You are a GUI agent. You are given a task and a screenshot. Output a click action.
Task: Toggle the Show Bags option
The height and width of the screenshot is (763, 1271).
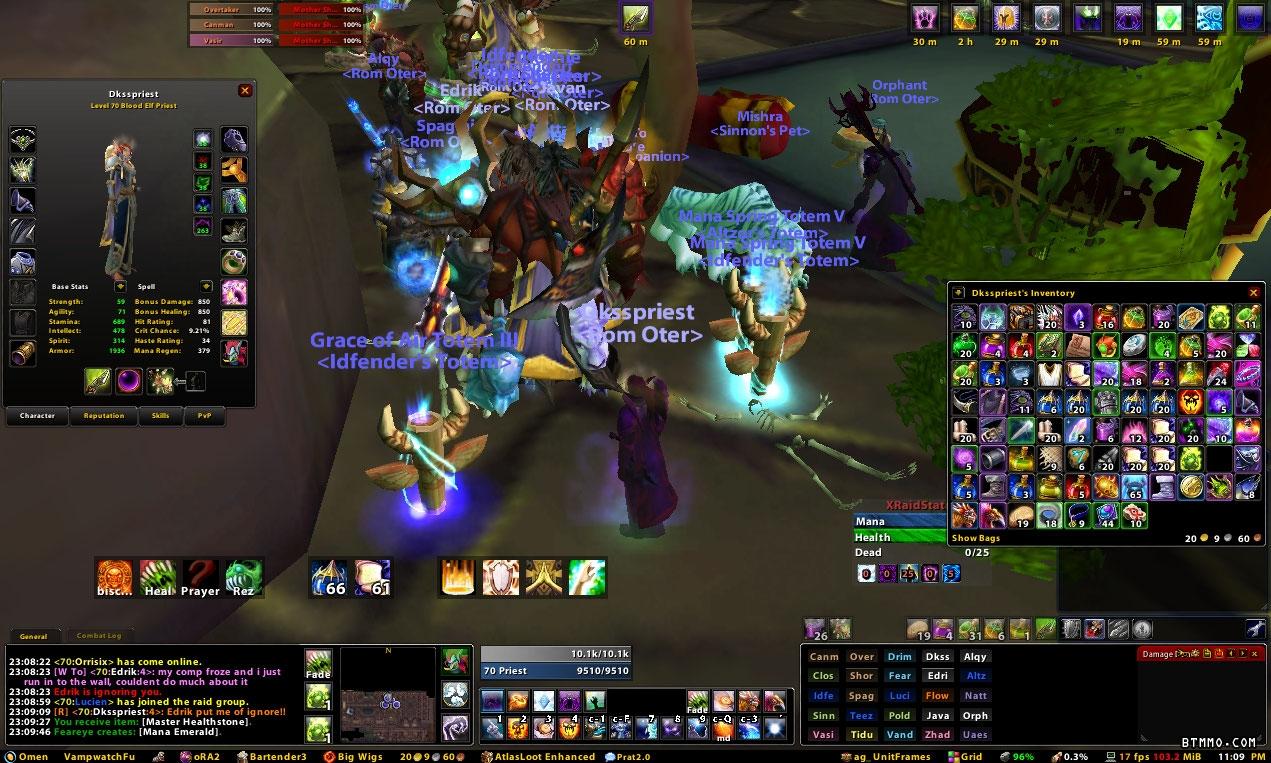click(x=975, y=538)
